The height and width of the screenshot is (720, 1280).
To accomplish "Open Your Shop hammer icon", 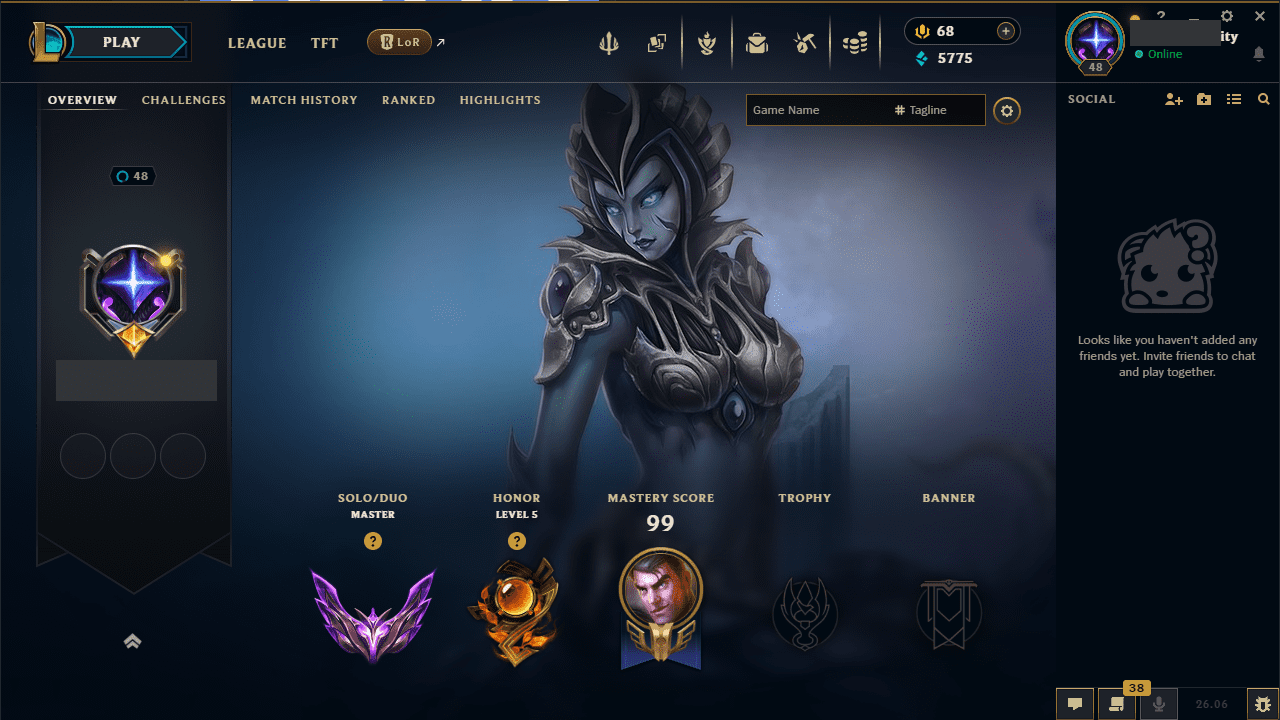I will pos(806,43).
